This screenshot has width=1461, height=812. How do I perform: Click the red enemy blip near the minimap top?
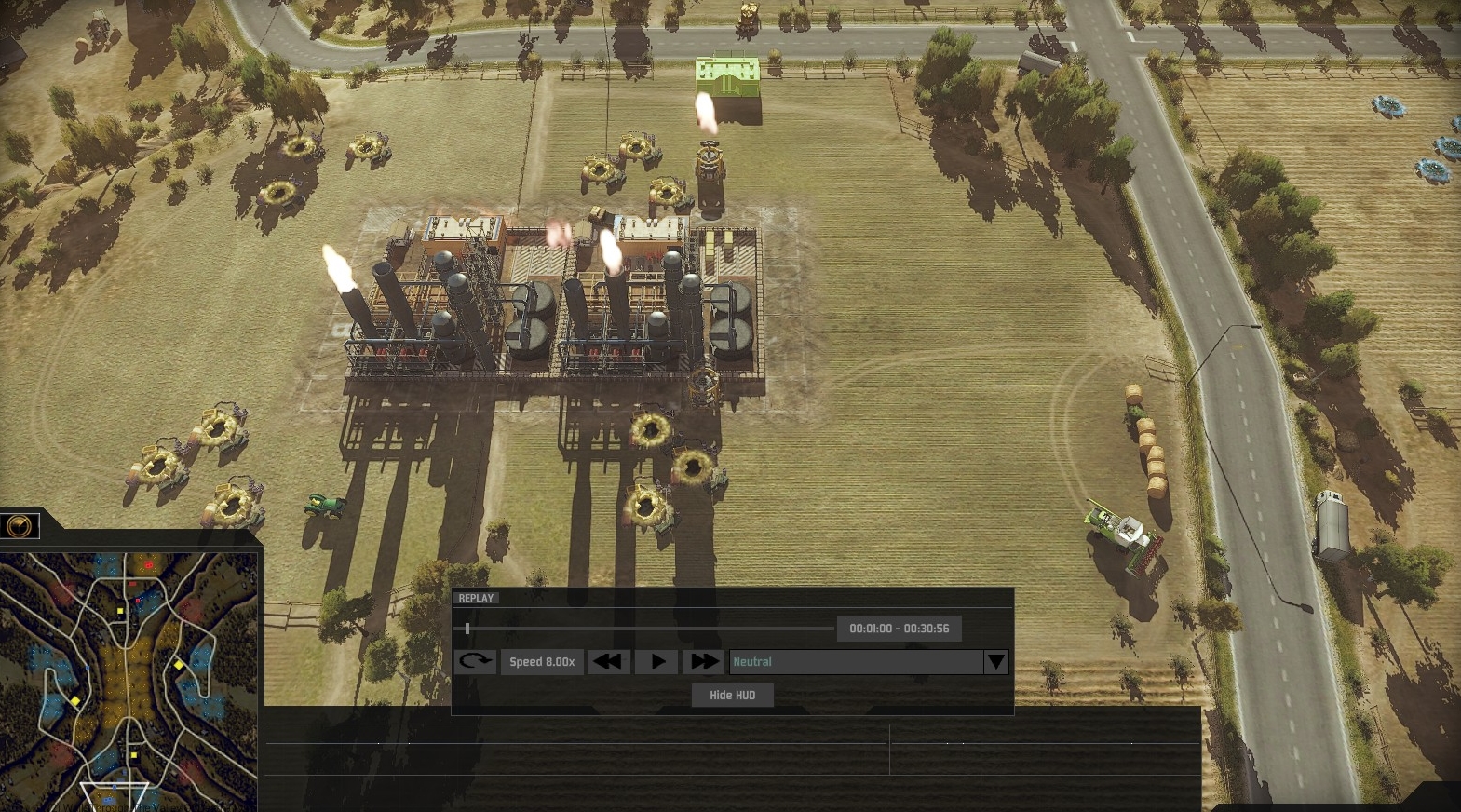pyautogui.click(x=148, y=563)
